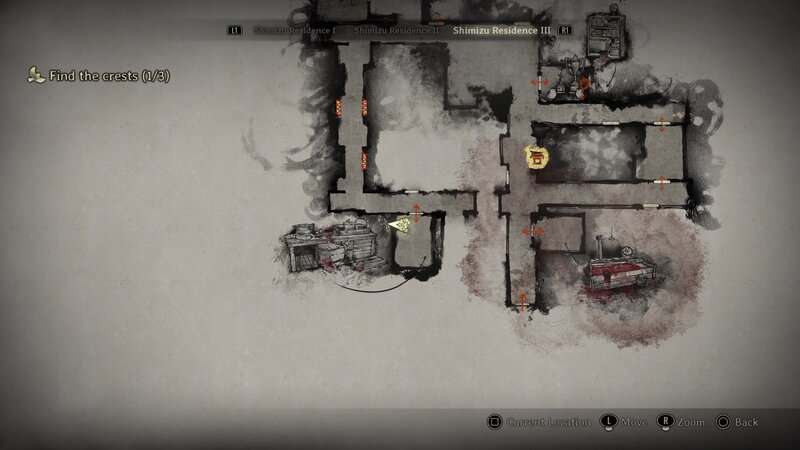The height and width of the screenshot is (450, 800).
Task: Select the yellow player arrow marker
Action: 400,225
